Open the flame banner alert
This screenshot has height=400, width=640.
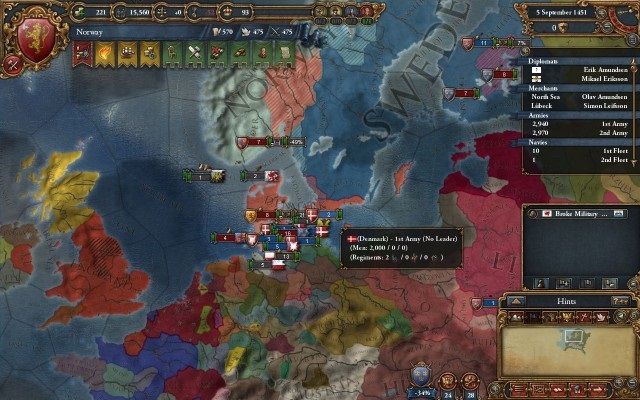(103, 53)
